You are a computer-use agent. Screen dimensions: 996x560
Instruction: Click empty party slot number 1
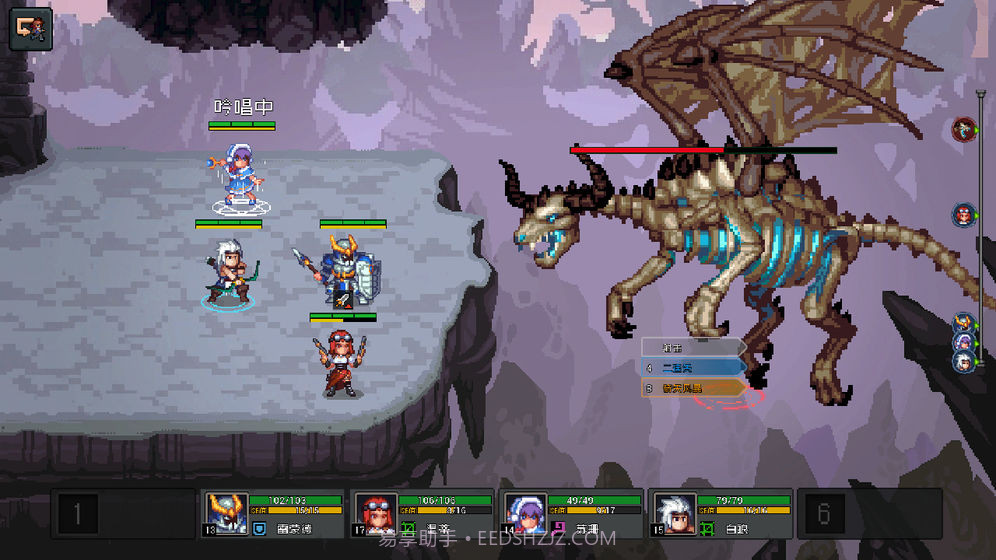click(x=77, y=515)
